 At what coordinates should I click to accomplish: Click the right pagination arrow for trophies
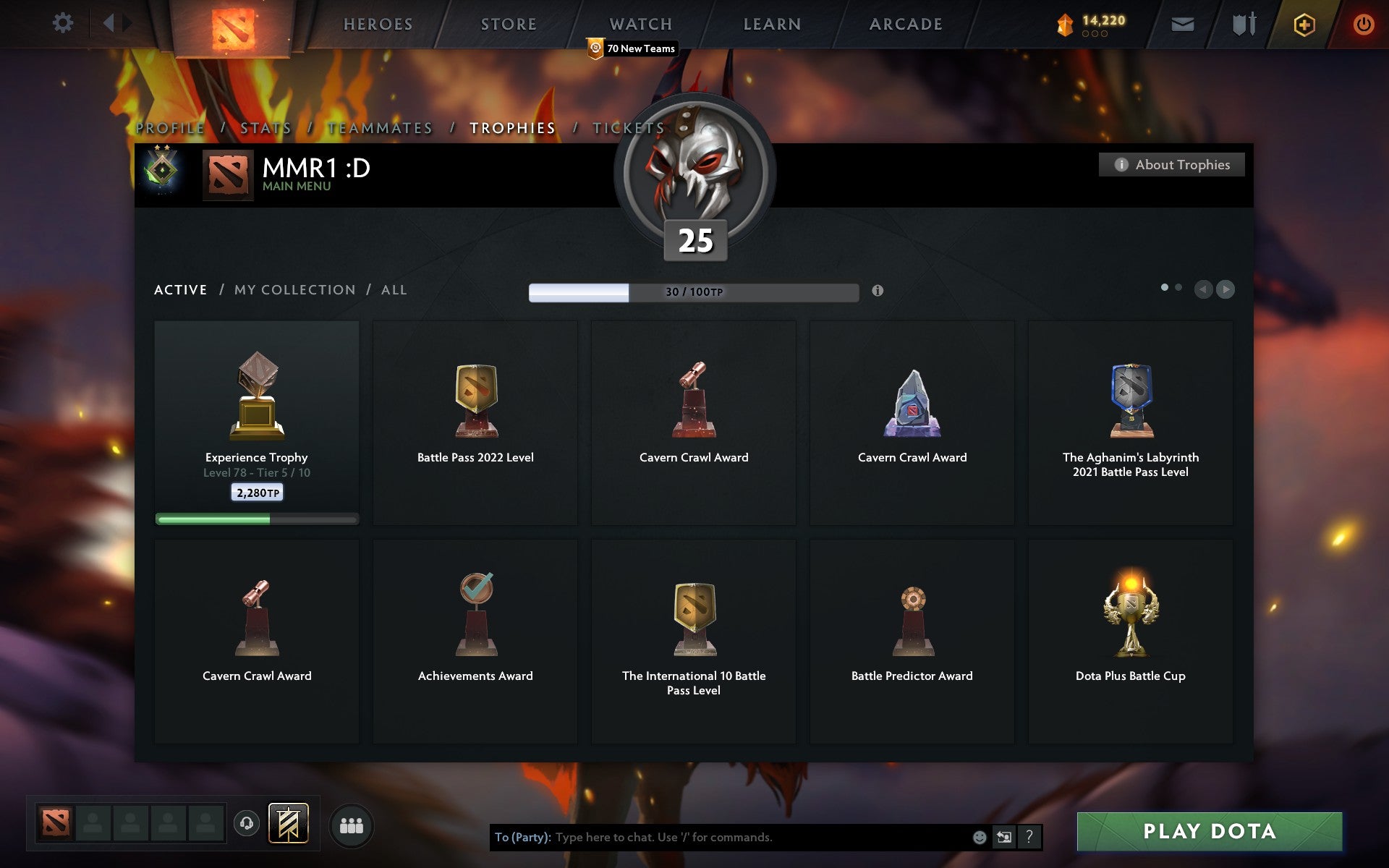point(1226,290)
